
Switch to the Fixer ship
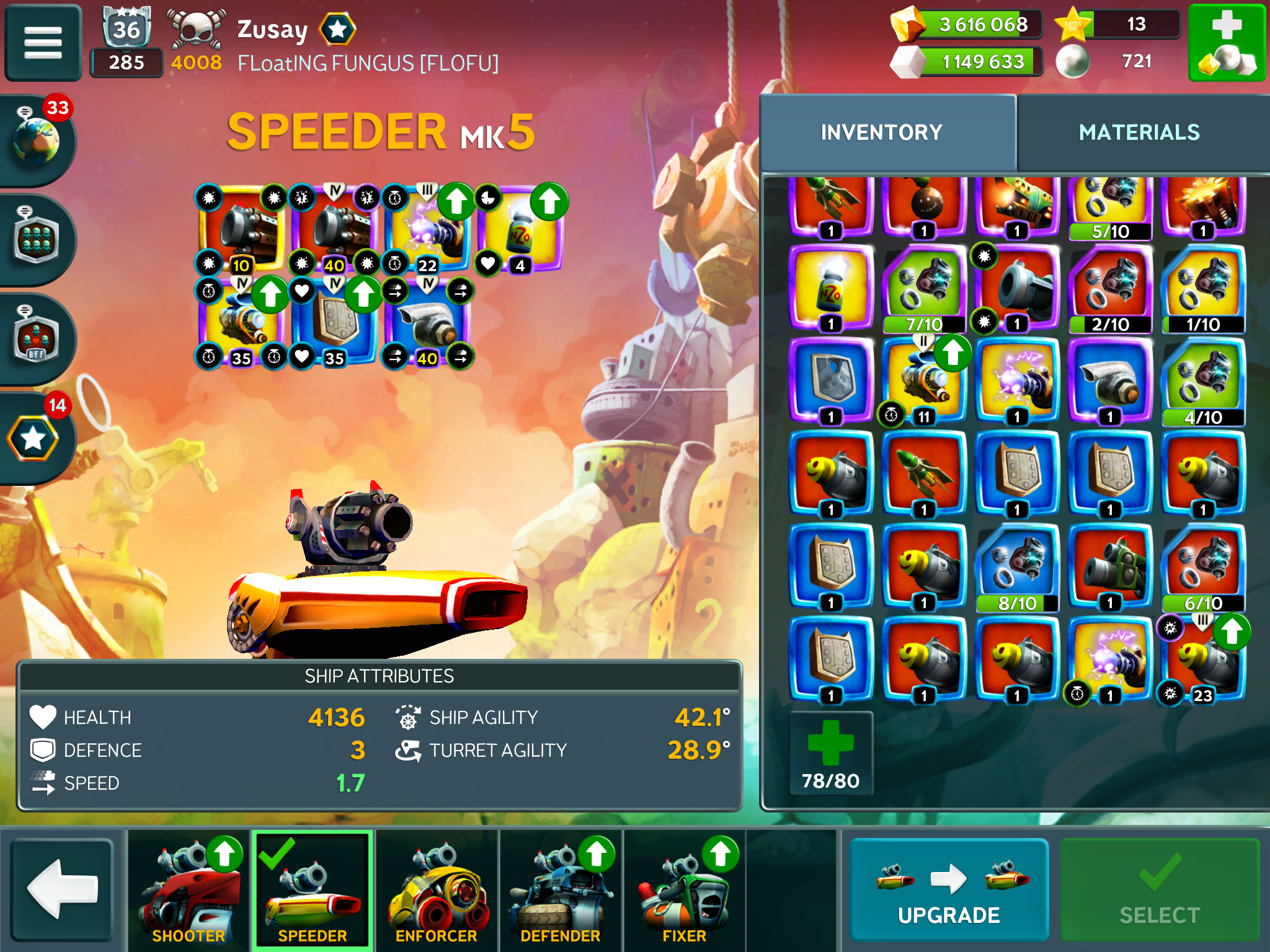coord(685,890)
